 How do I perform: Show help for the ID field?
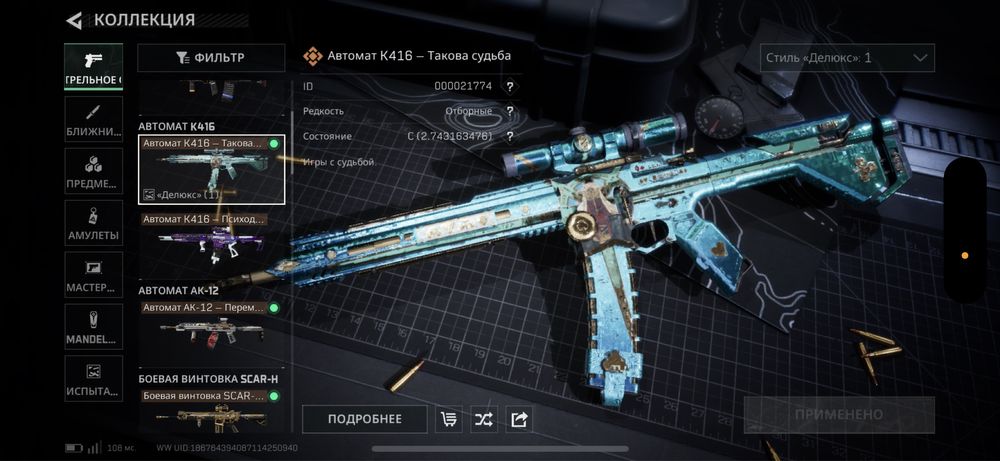(x=510, y=86)
